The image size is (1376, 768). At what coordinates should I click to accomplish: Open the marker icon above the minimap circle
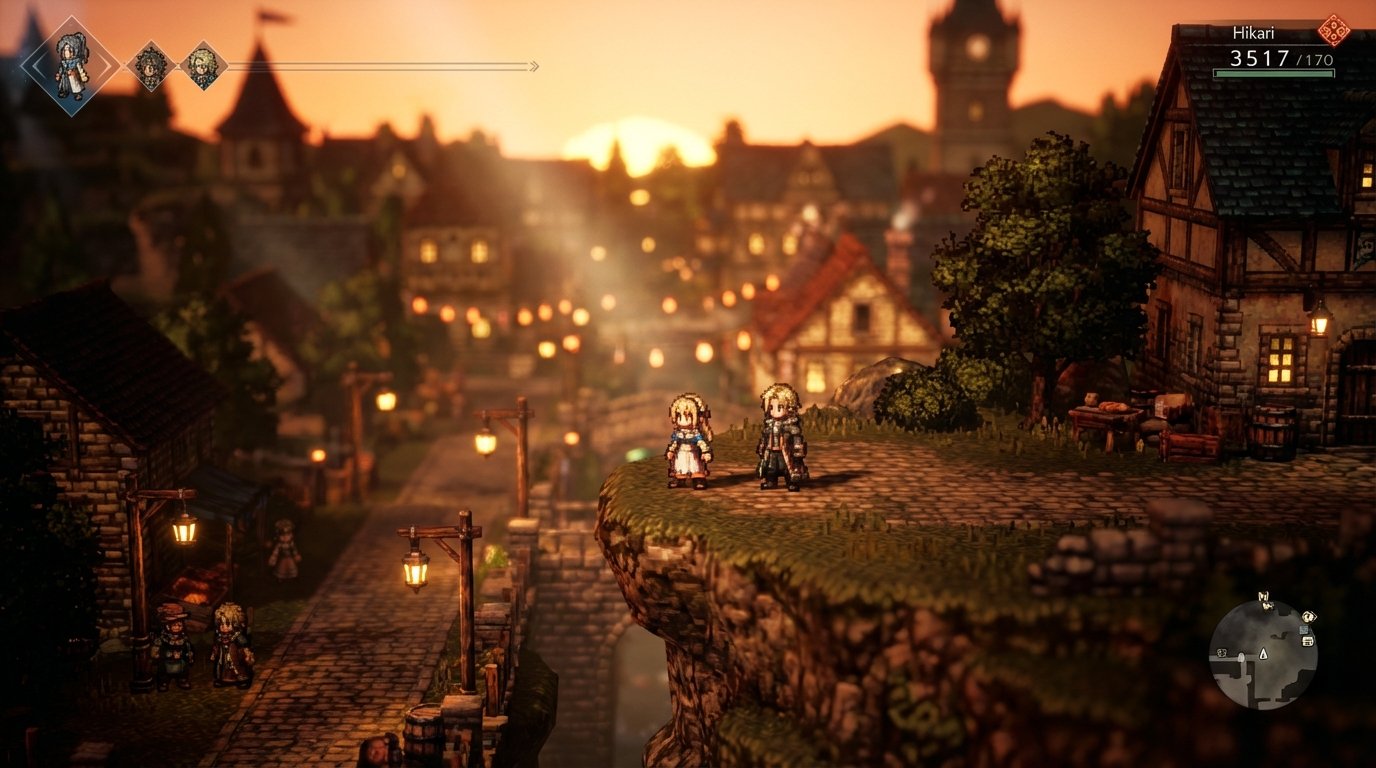(1266, 596)
